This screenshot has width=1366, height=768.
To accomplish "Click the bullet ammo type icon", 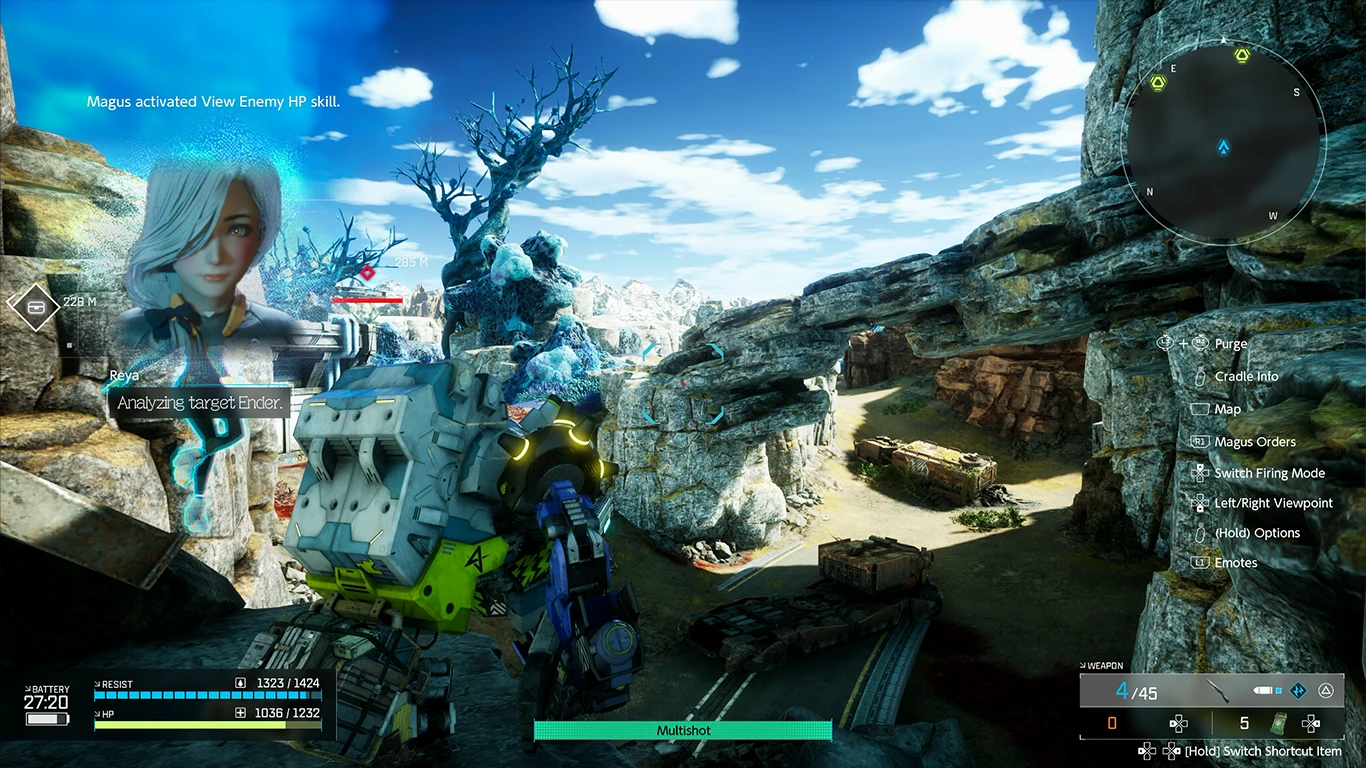I will tap(1265, 691).
